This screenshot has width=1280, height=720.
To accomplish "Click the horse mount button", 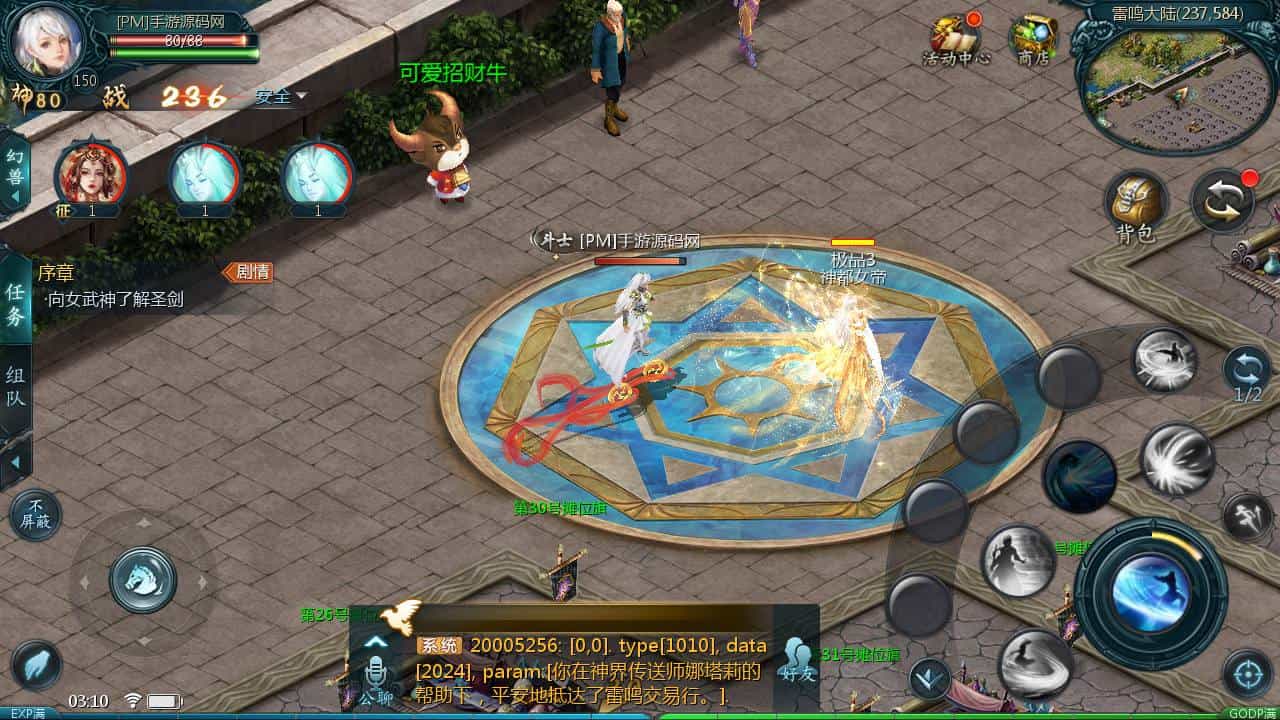I will pyautogui.click(x=143, y=580).
